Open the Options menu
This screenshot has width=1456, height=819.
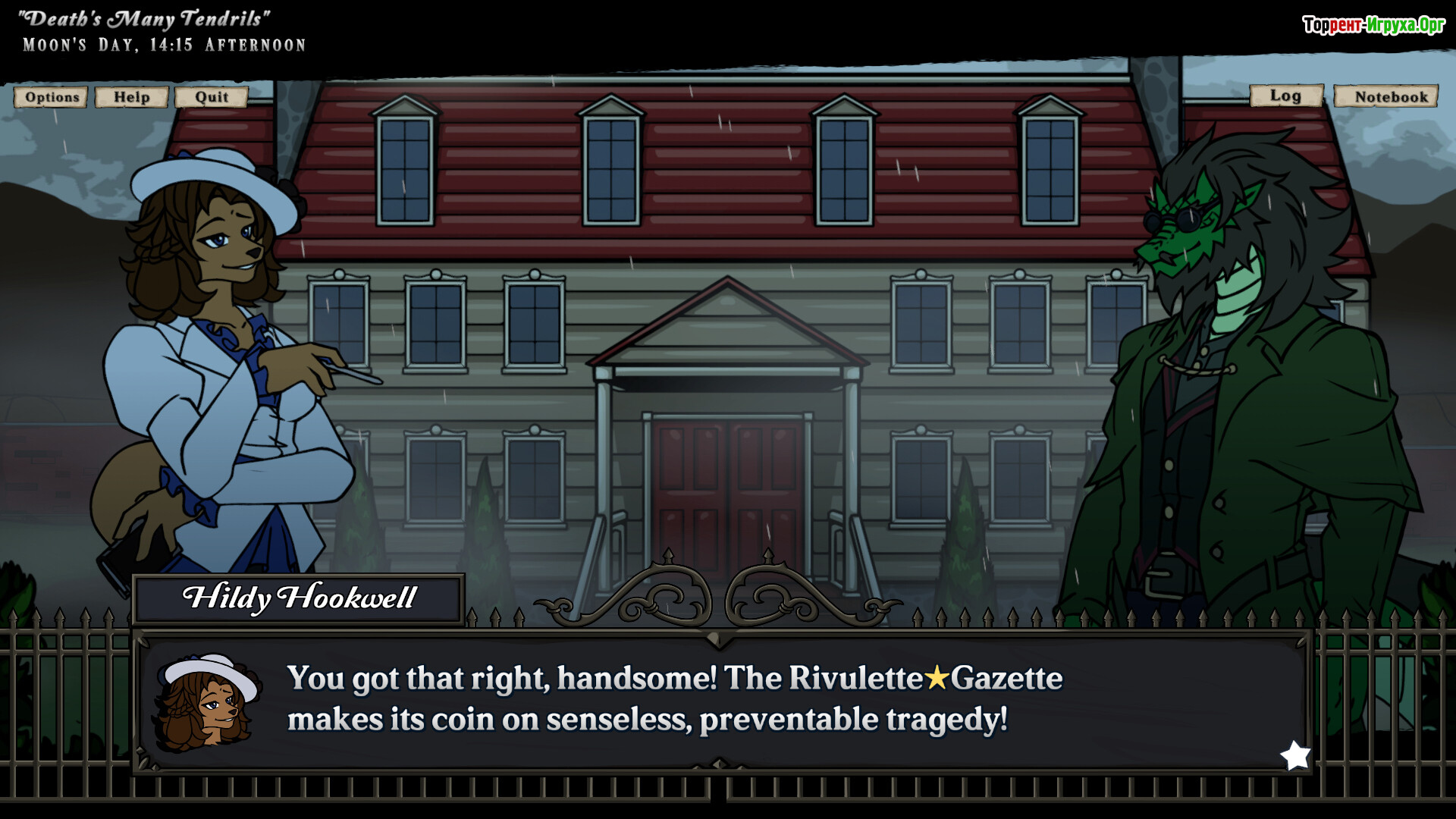coord(52,97)
